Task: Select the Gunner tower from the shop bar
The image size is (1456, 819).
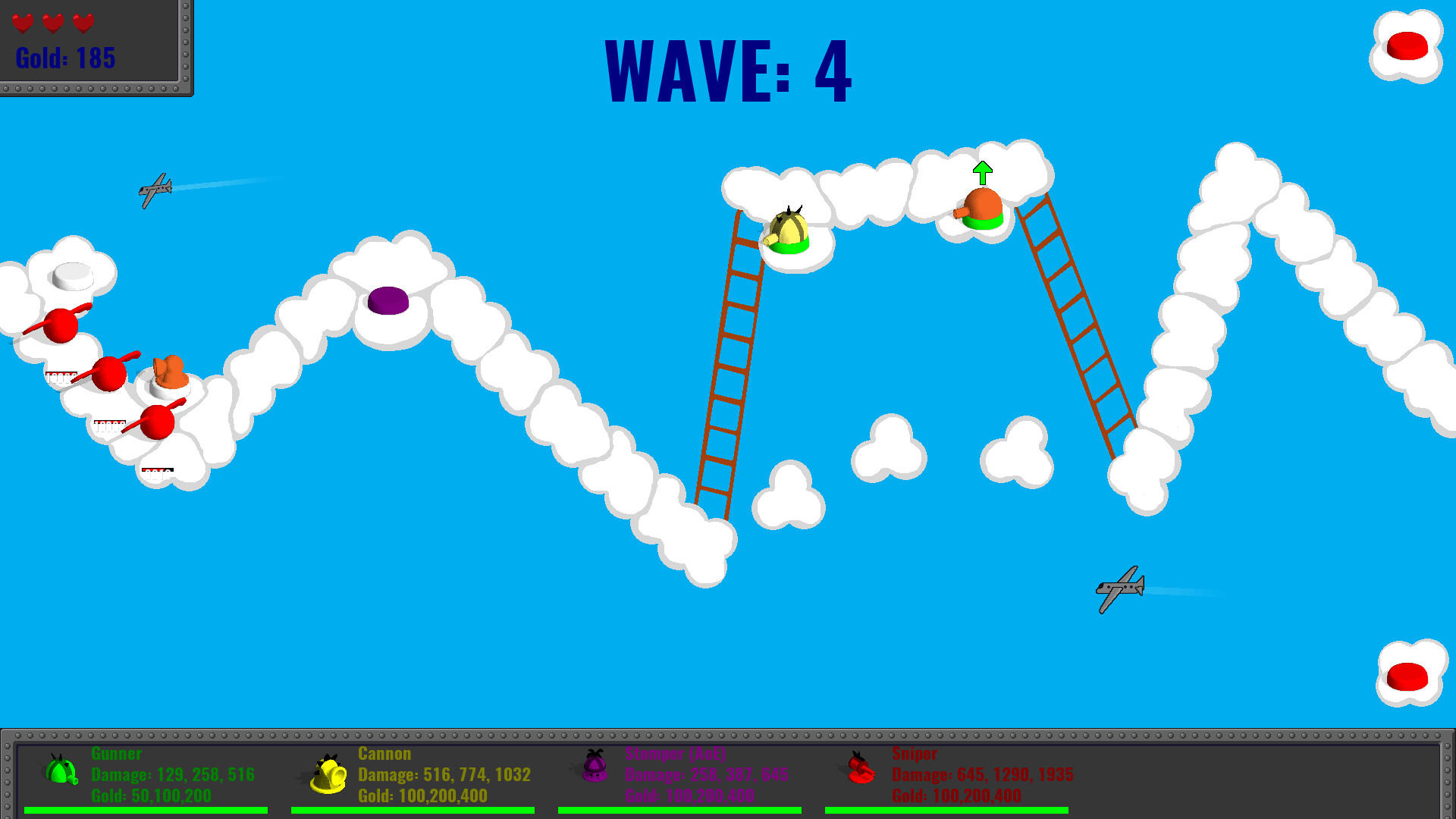Action: pos(61,773)
